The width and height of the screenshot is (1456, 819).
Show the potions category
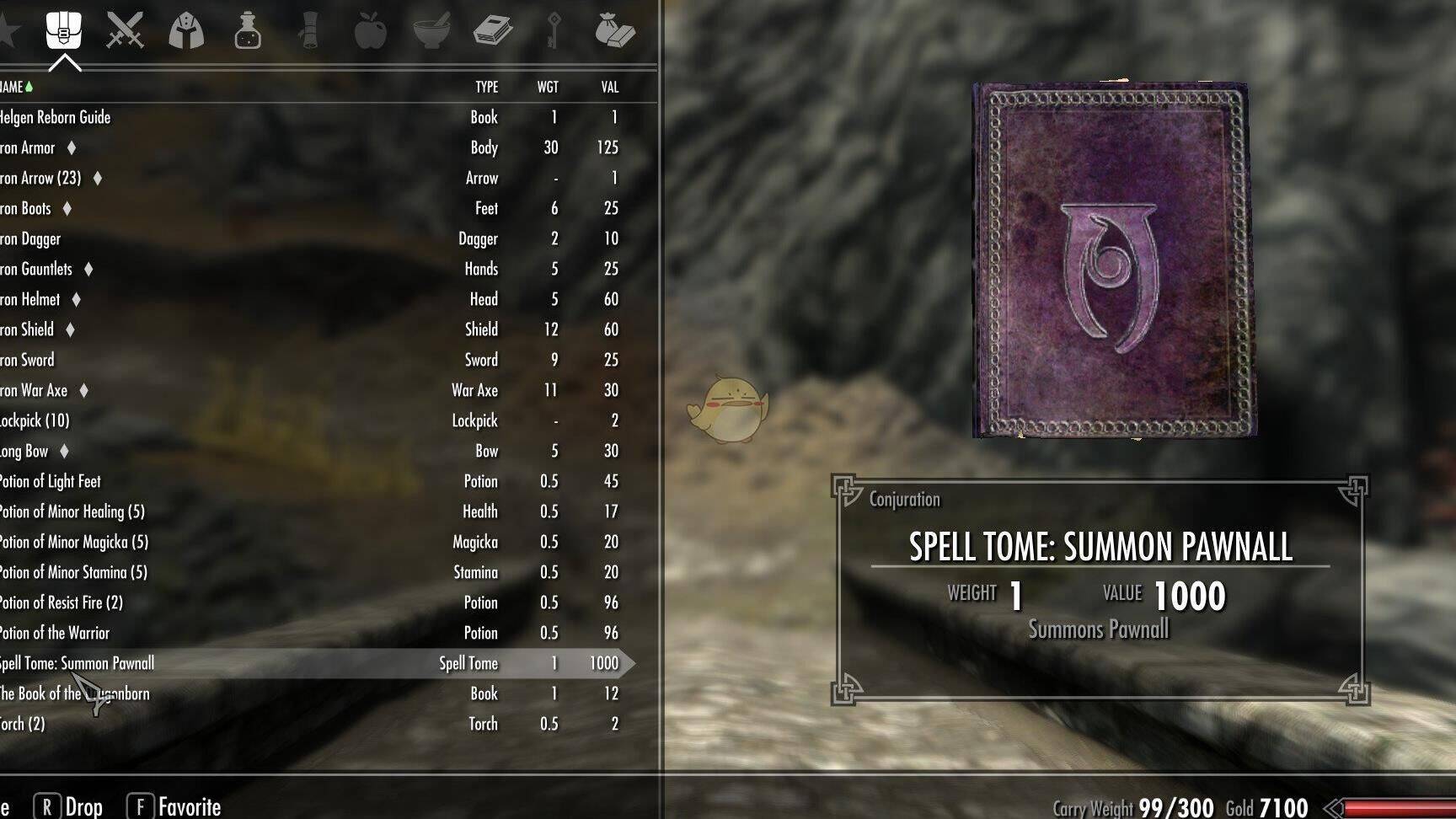click(248, 31)
